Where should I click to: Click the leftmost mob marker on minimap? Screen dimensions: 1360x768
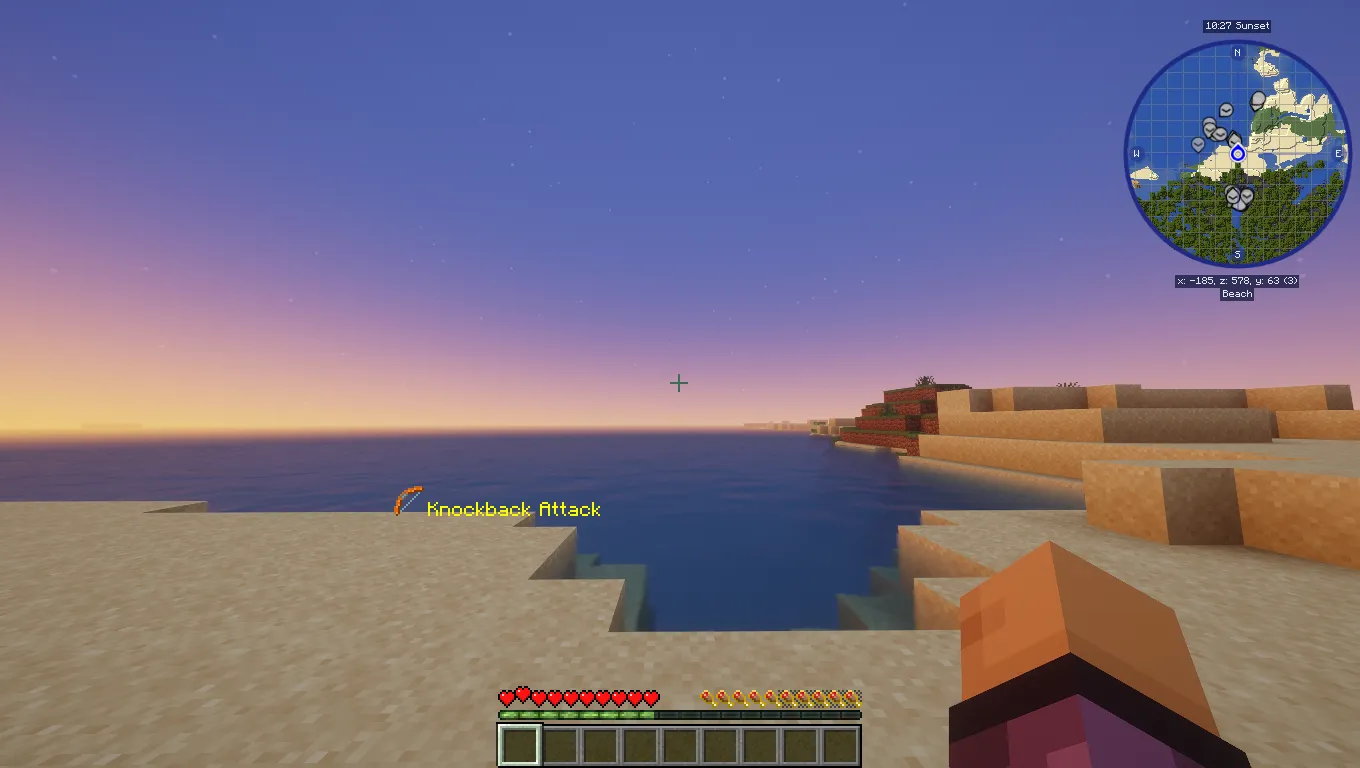(1197, 143)
